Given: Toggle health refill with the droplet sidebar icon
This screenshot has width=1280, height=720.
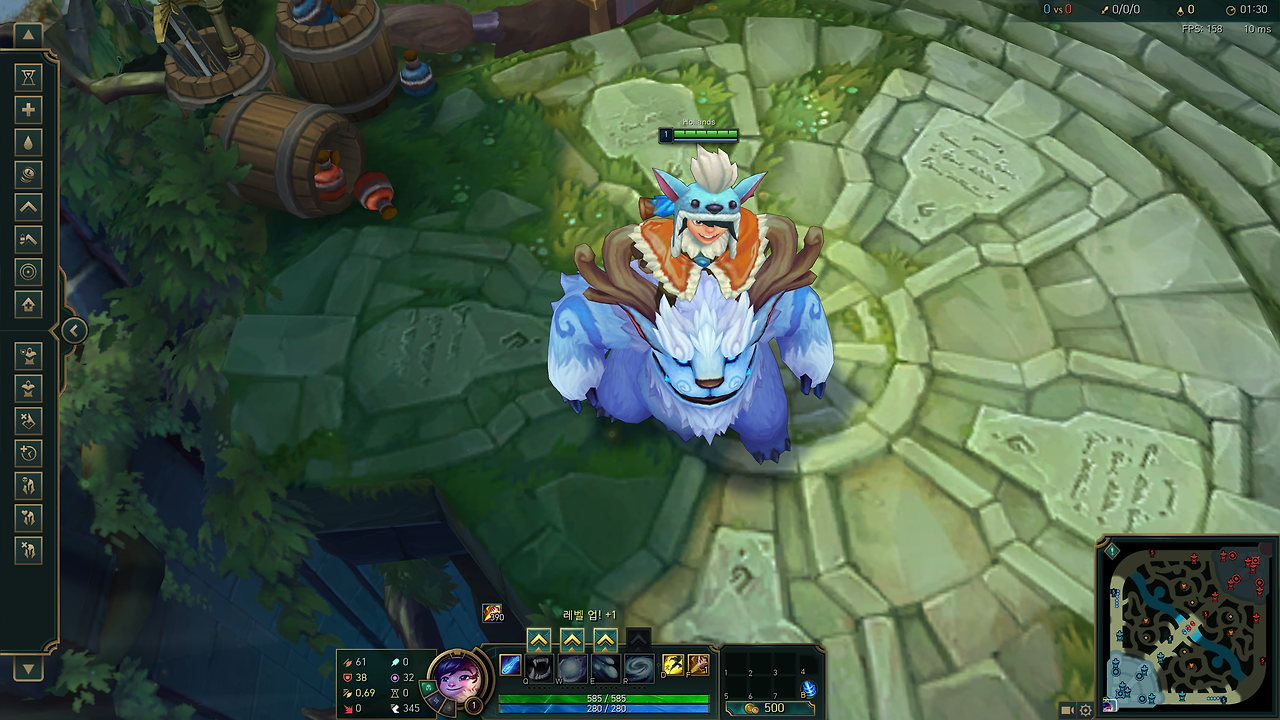Looking at the screenshot, I should coord(28,144).
